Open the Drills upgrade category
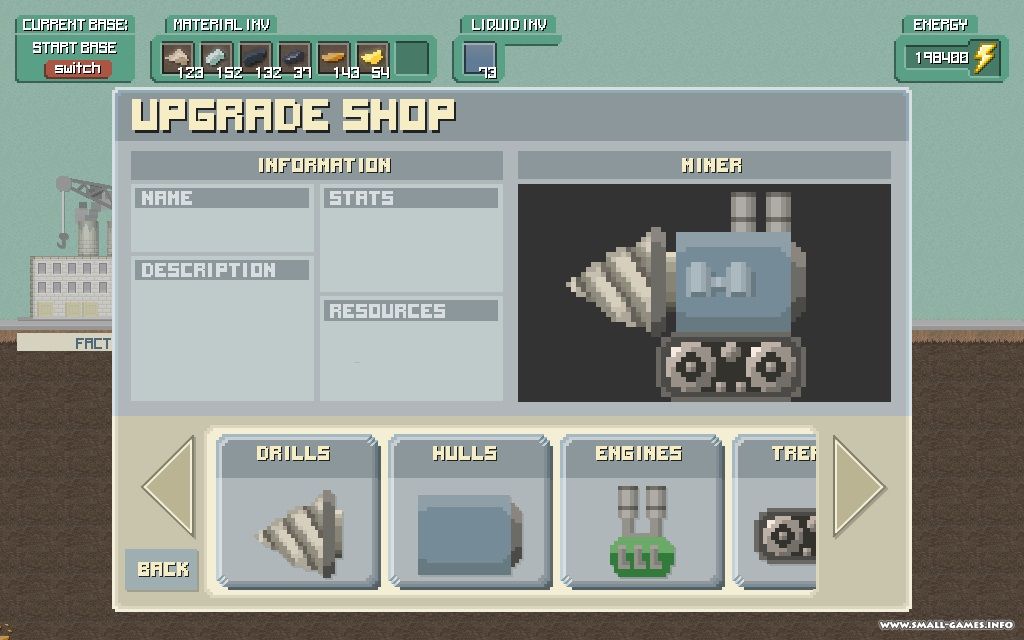The width and height of the screenshot is (1024, 640). click(x=298, y=511)
